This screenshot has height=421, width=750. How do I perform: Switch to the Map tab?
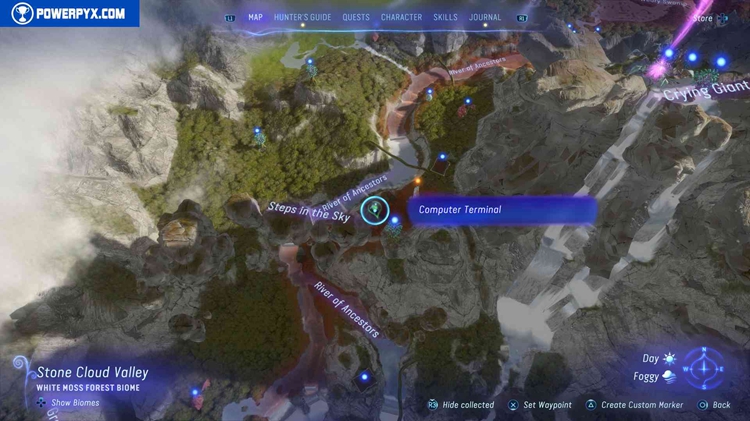tap(258, 17)
